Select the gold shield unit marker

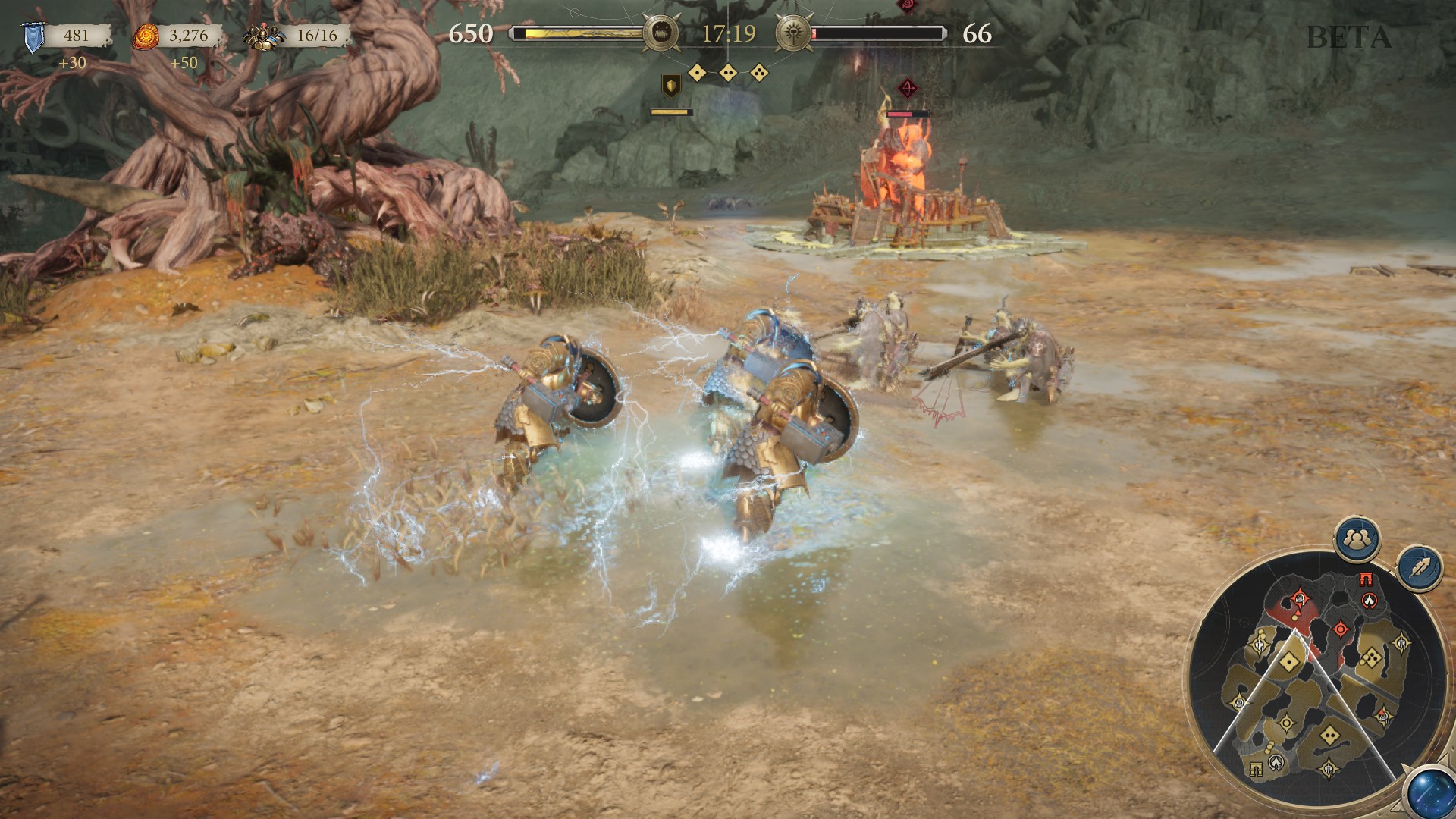[671, 85]
